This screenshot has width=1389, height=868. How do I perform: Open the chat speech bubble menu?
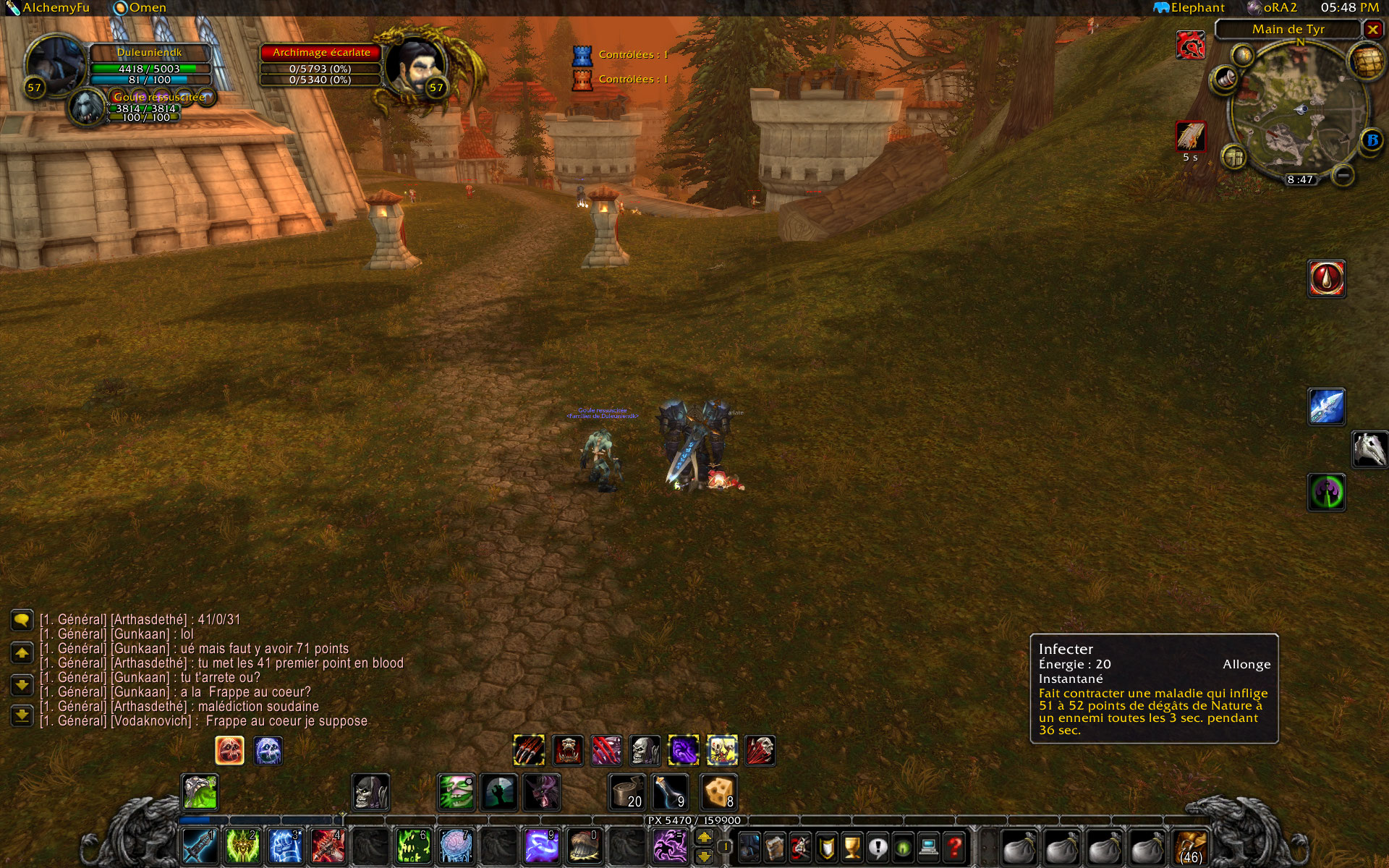(22, 621)
